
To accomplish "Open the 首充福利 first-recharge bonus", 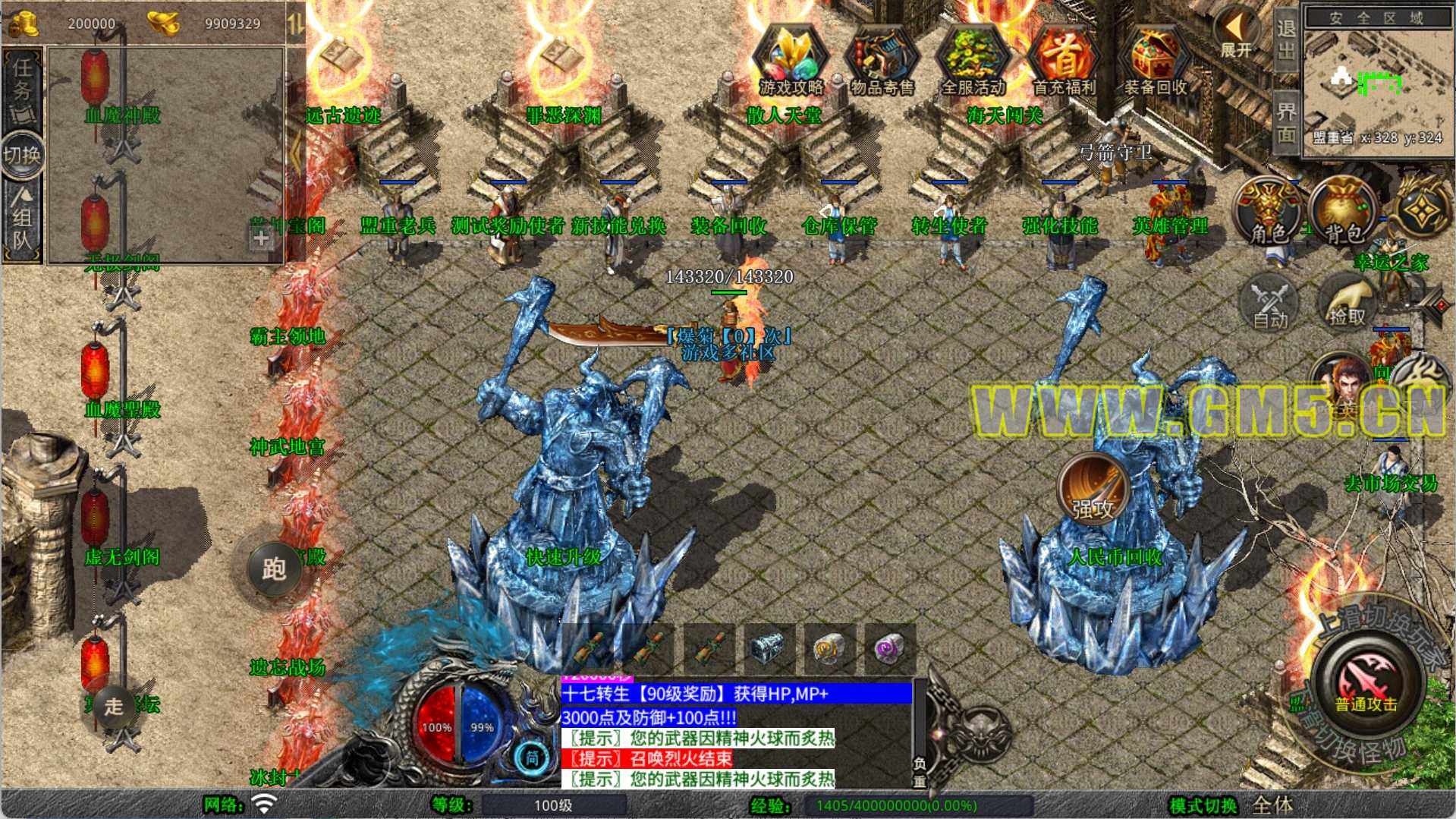I will click(1064, 59).
